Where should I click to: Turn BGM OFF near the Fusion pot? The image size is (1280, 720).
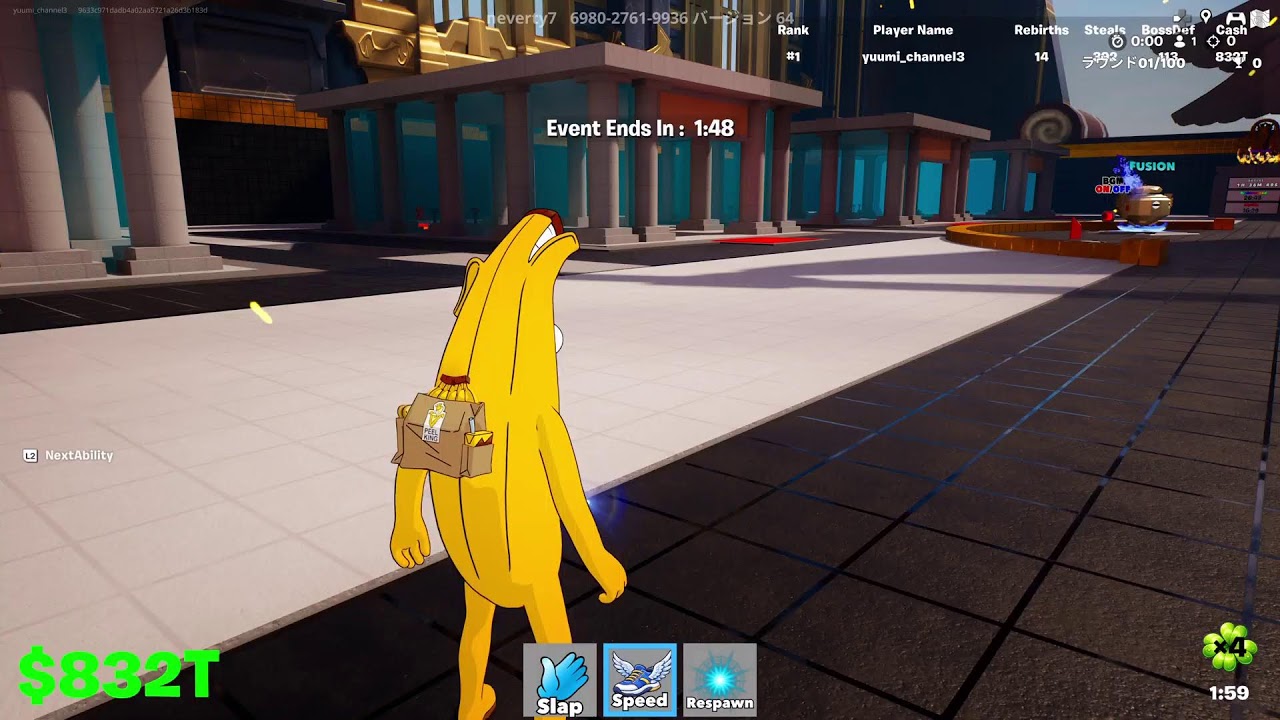(x=1120, y=189)
